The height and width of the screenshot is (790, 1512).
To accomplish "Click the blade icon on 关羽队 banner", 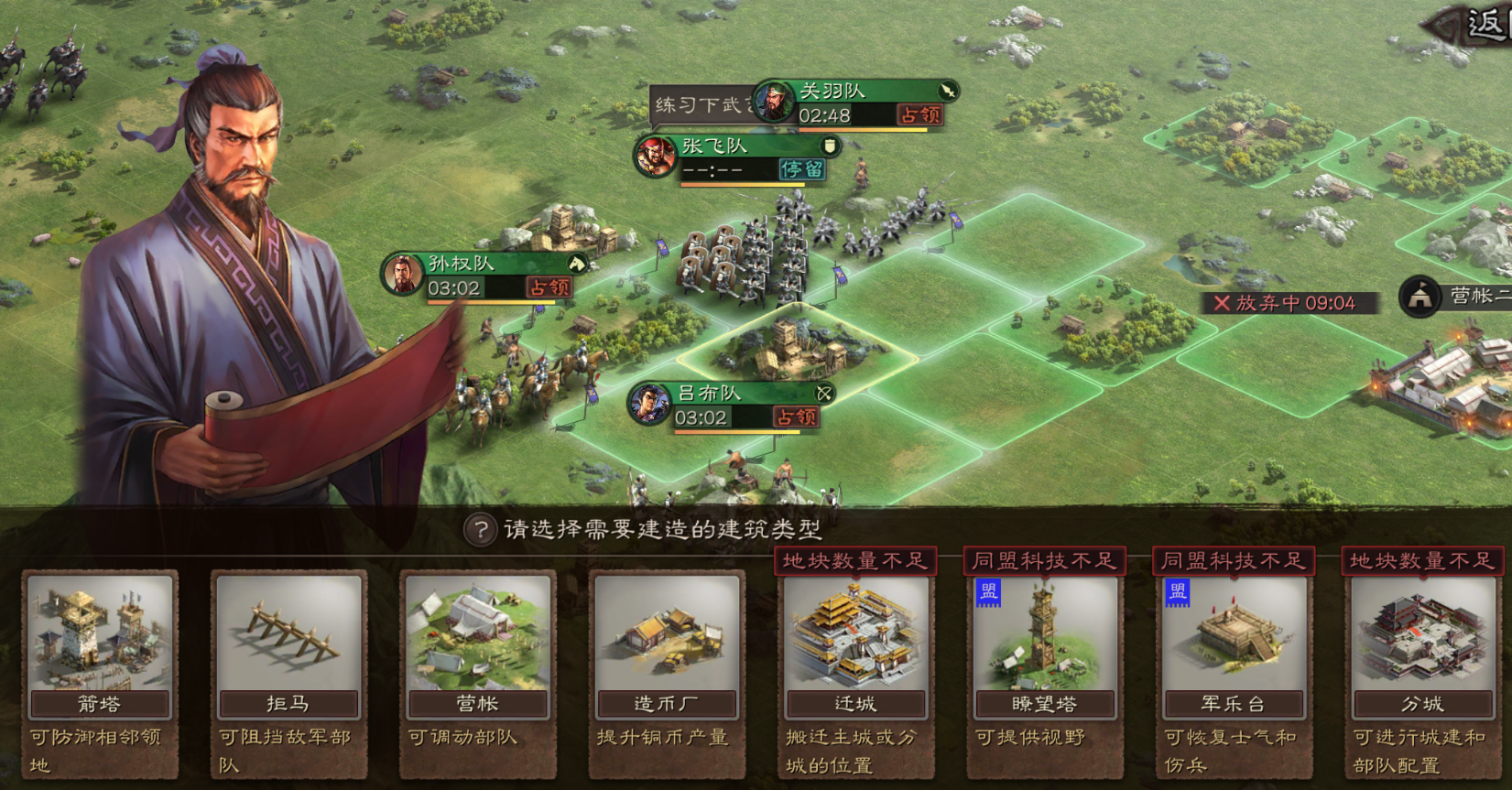I will (948, 92).
